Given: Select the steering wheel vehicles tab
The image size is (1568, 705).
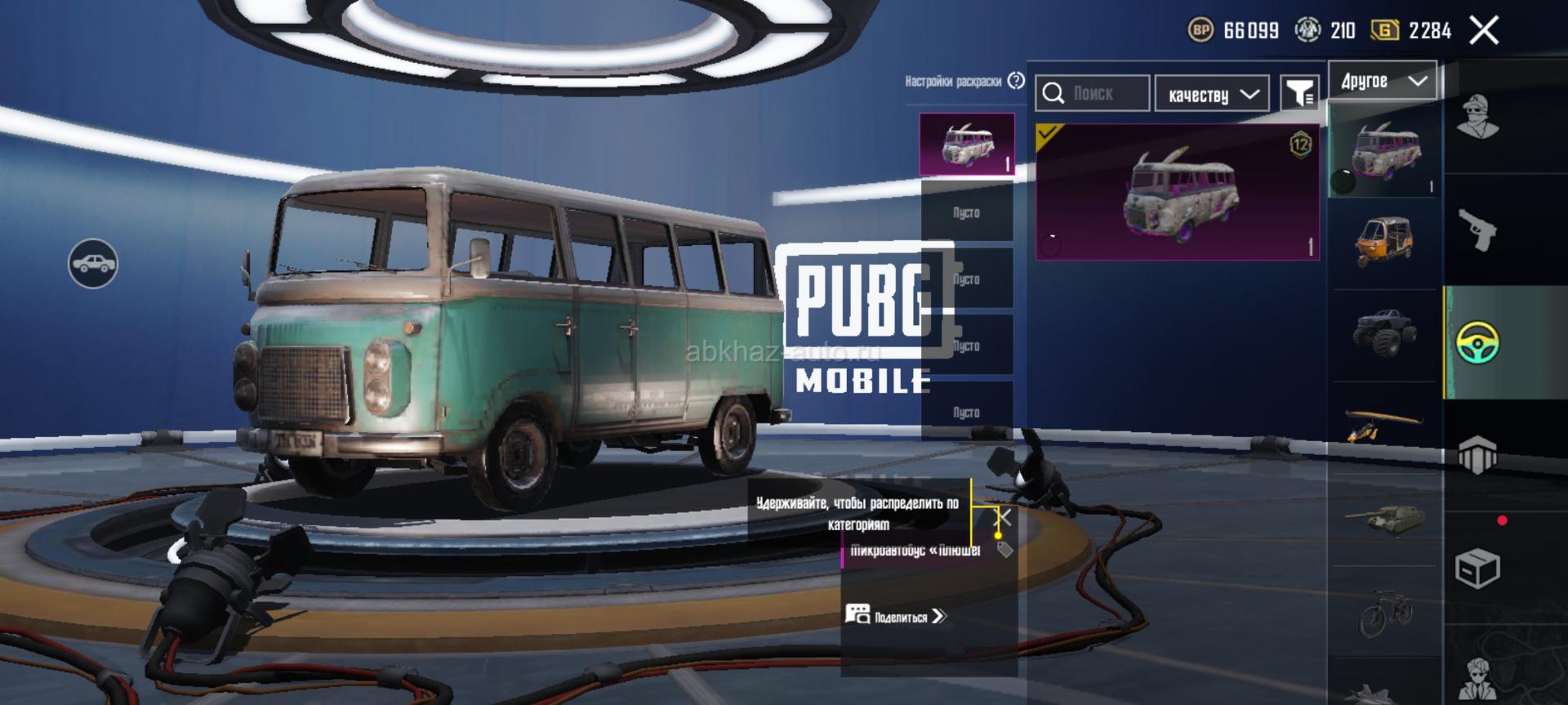Looking at the screenshot, I should pyautogui.click(x=1477, y=343).
